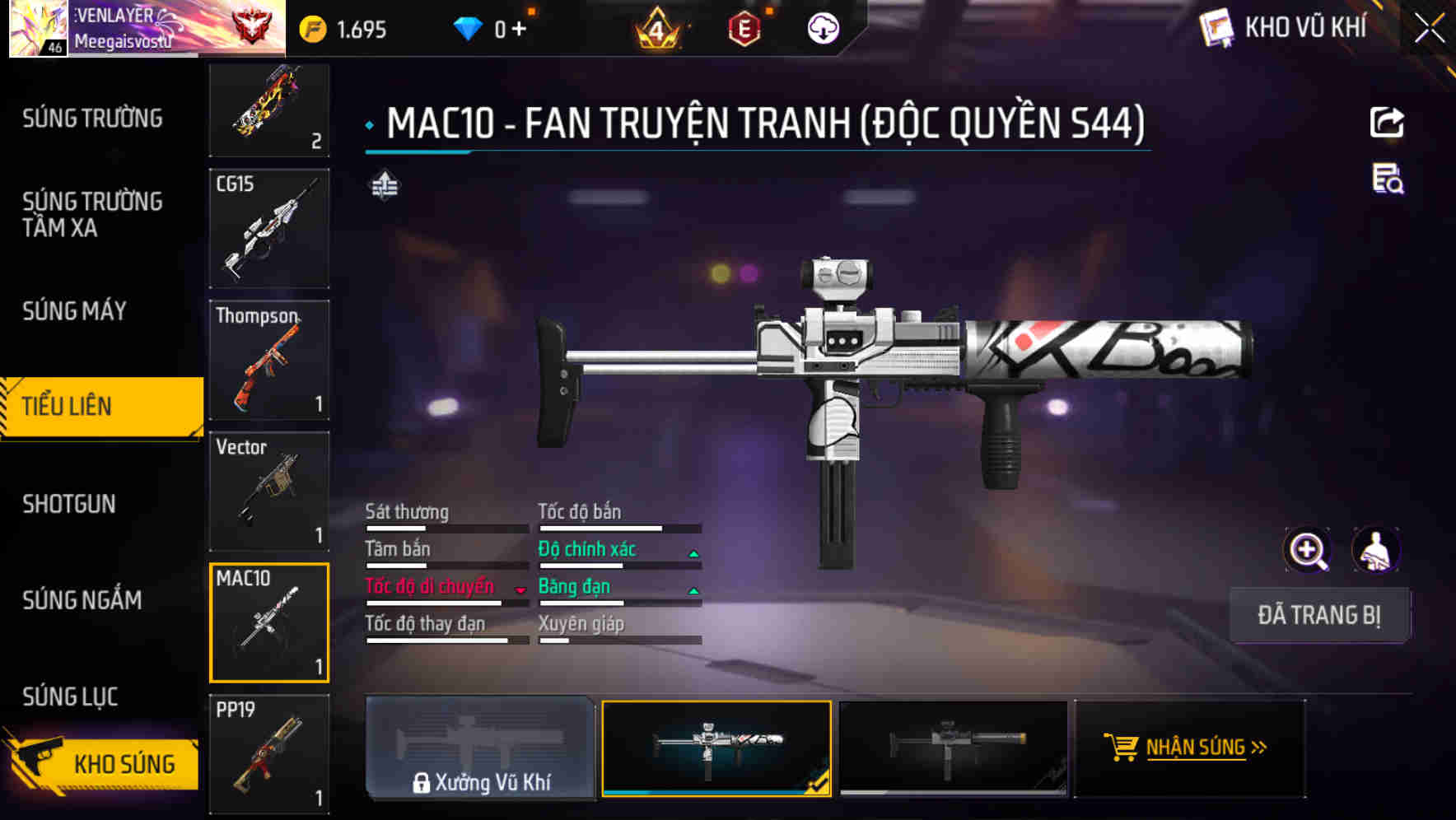Share the MAC10 skin

pyautogui.click(x=1387, y=123)
